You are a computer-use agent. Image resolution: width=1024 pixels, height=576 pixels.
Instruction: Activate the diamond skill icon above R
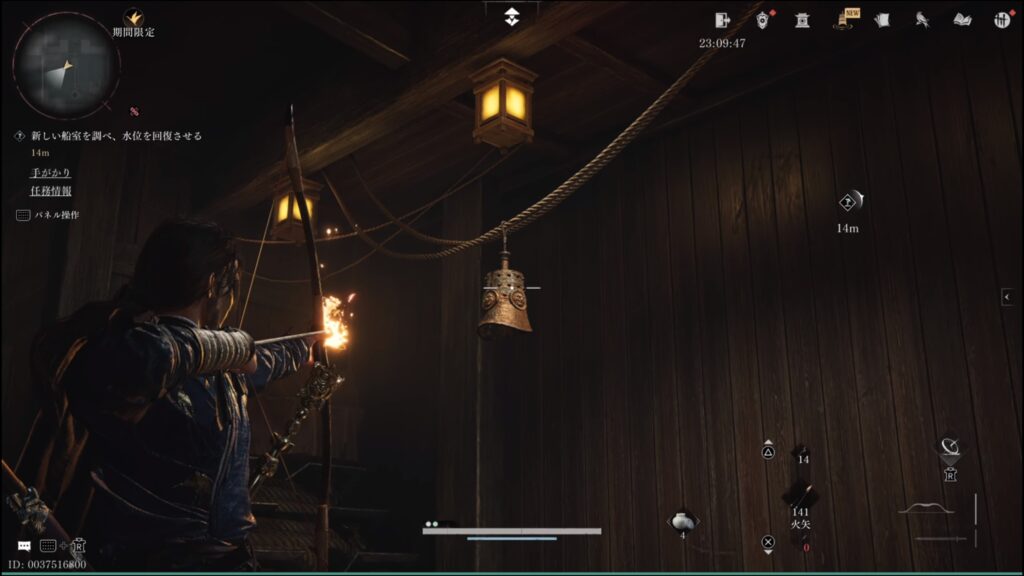pos(949,446)
